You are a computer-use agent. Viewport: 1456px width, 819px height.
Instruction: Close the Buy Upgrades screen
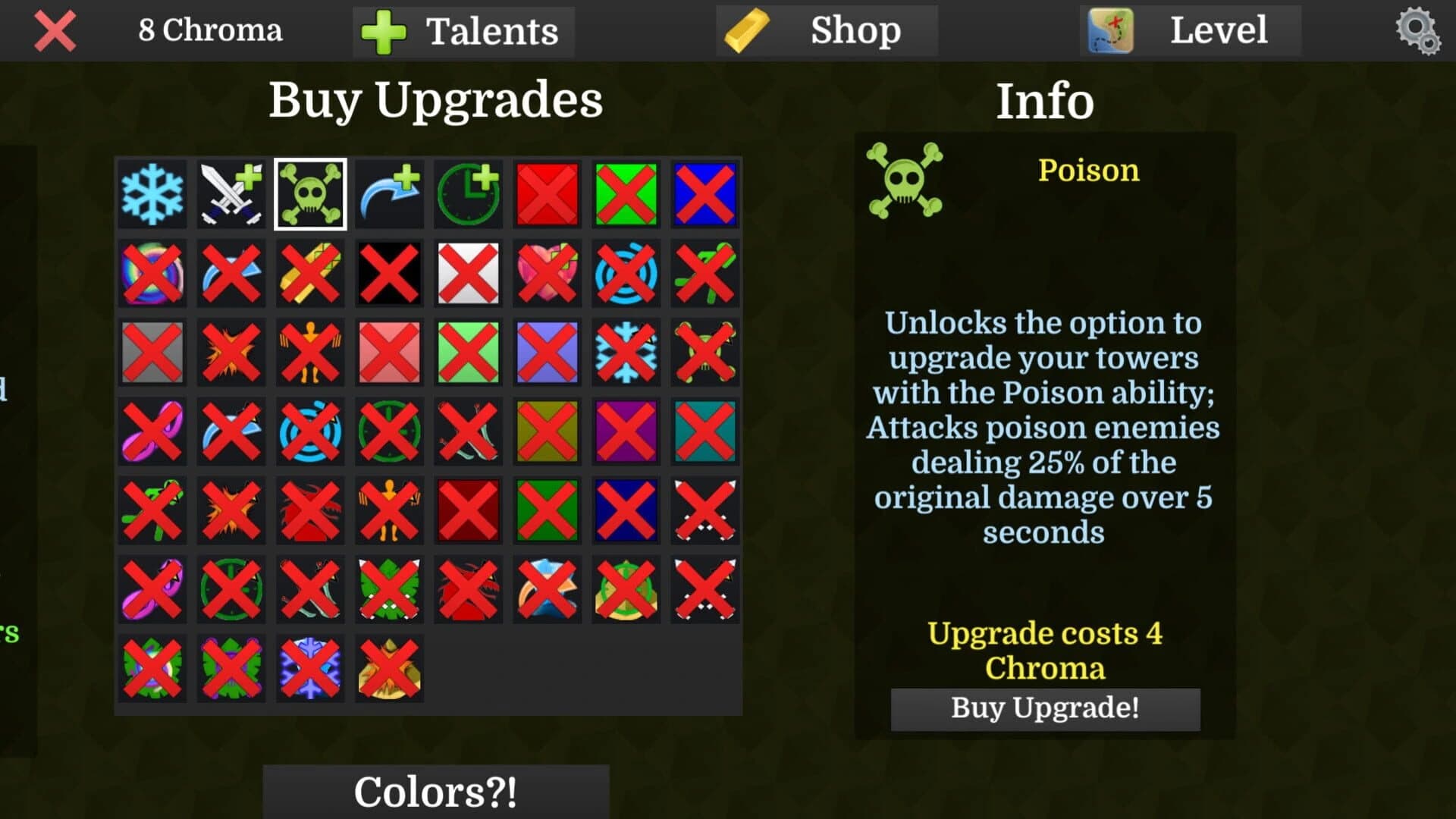point(54,30)
